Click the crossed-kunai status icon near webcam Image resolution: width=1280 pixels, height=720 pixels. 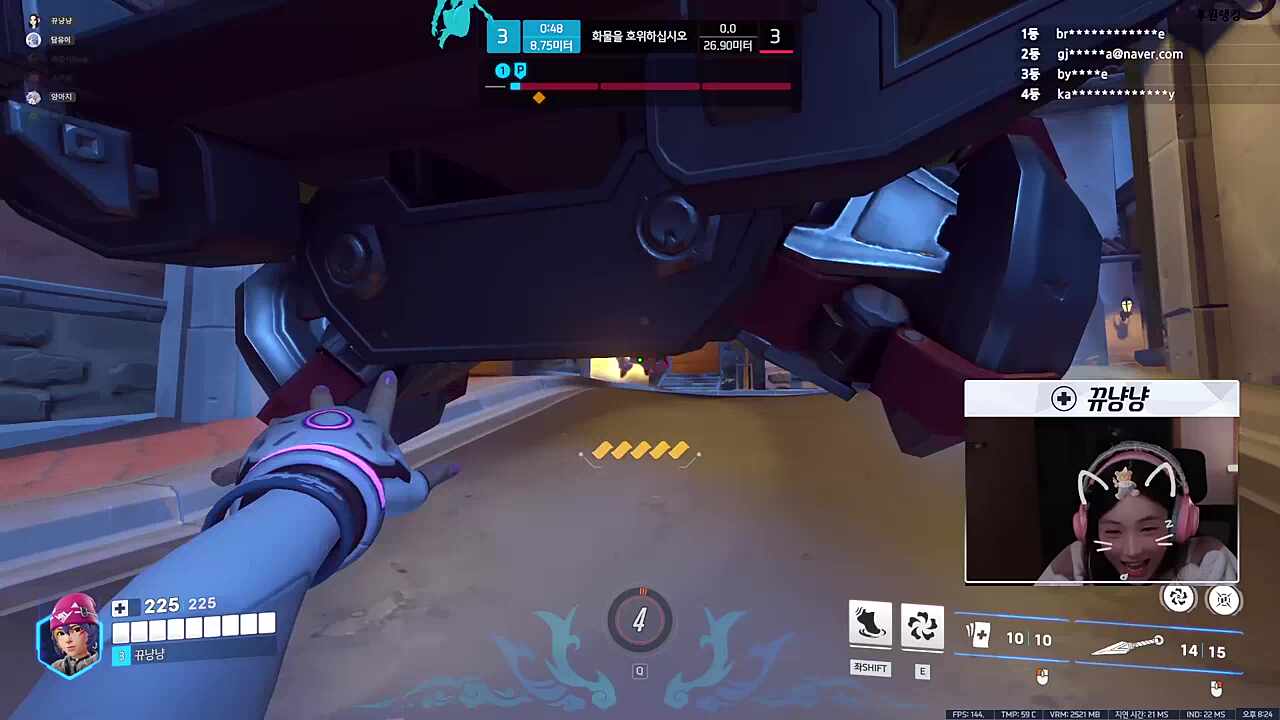[1224, 598]
